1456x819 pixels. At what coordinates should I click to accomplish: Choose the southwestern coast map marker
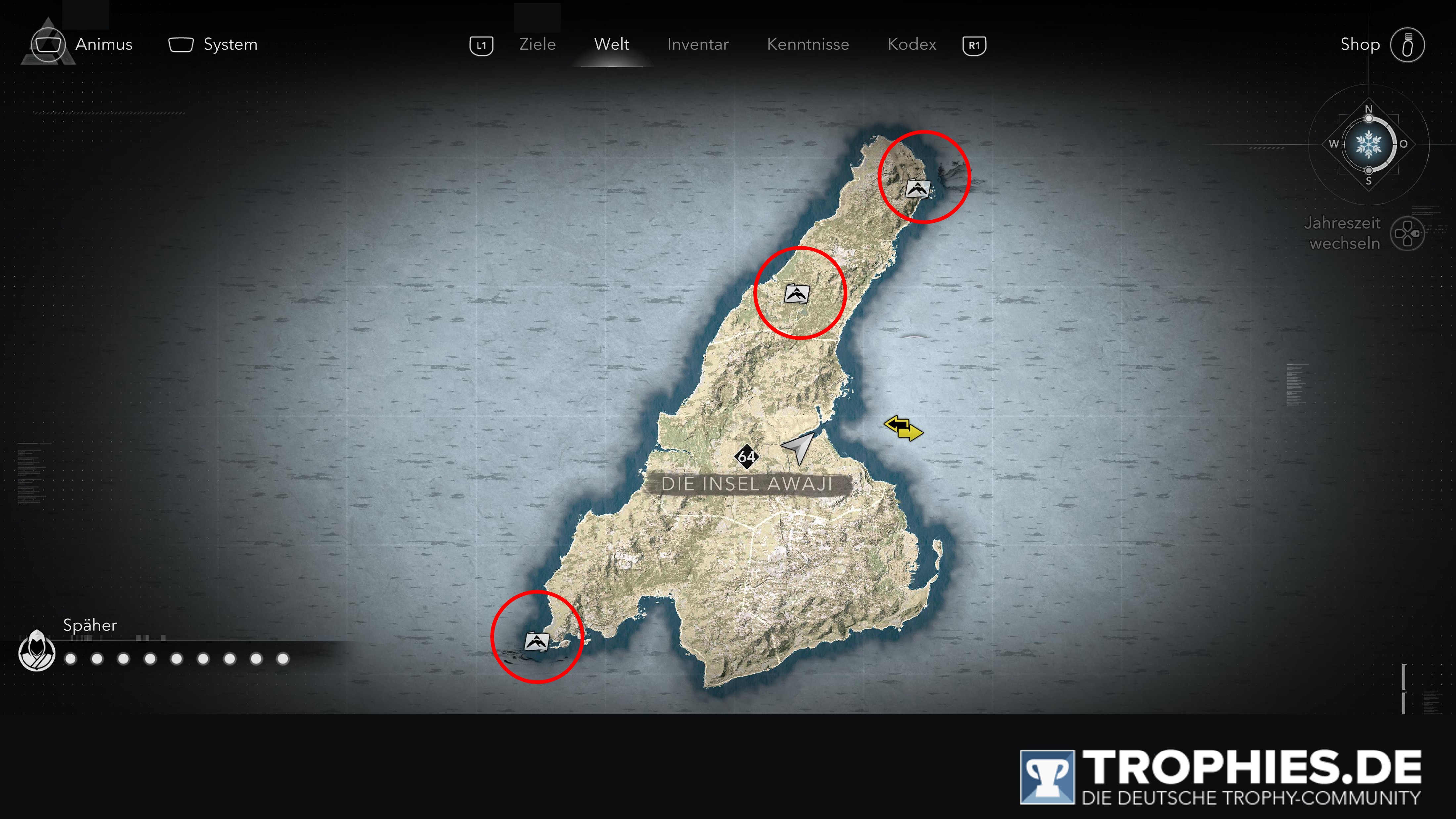pos(536,642)
